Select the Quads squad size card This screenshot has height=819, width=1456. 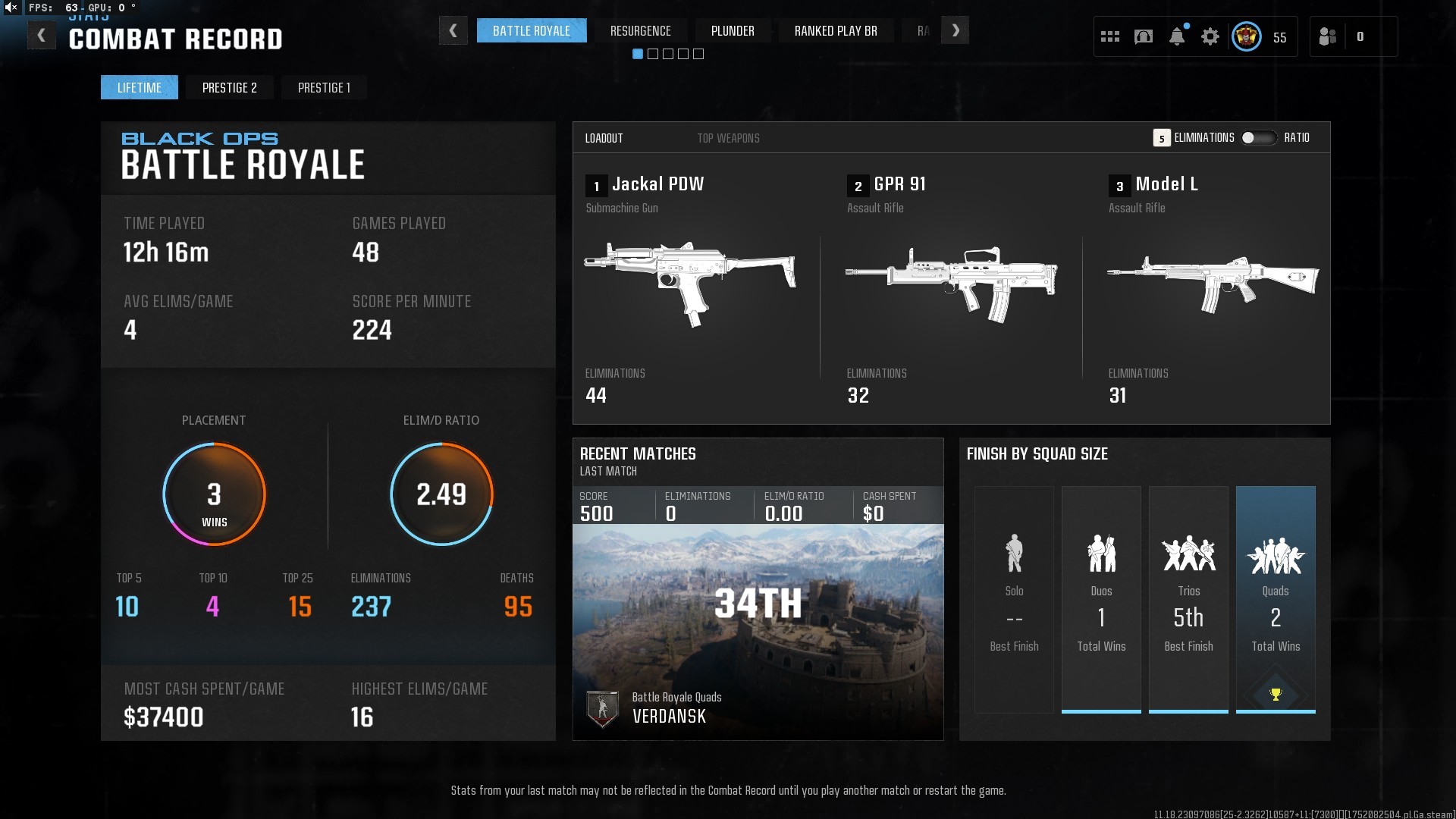pos(1276,599)
